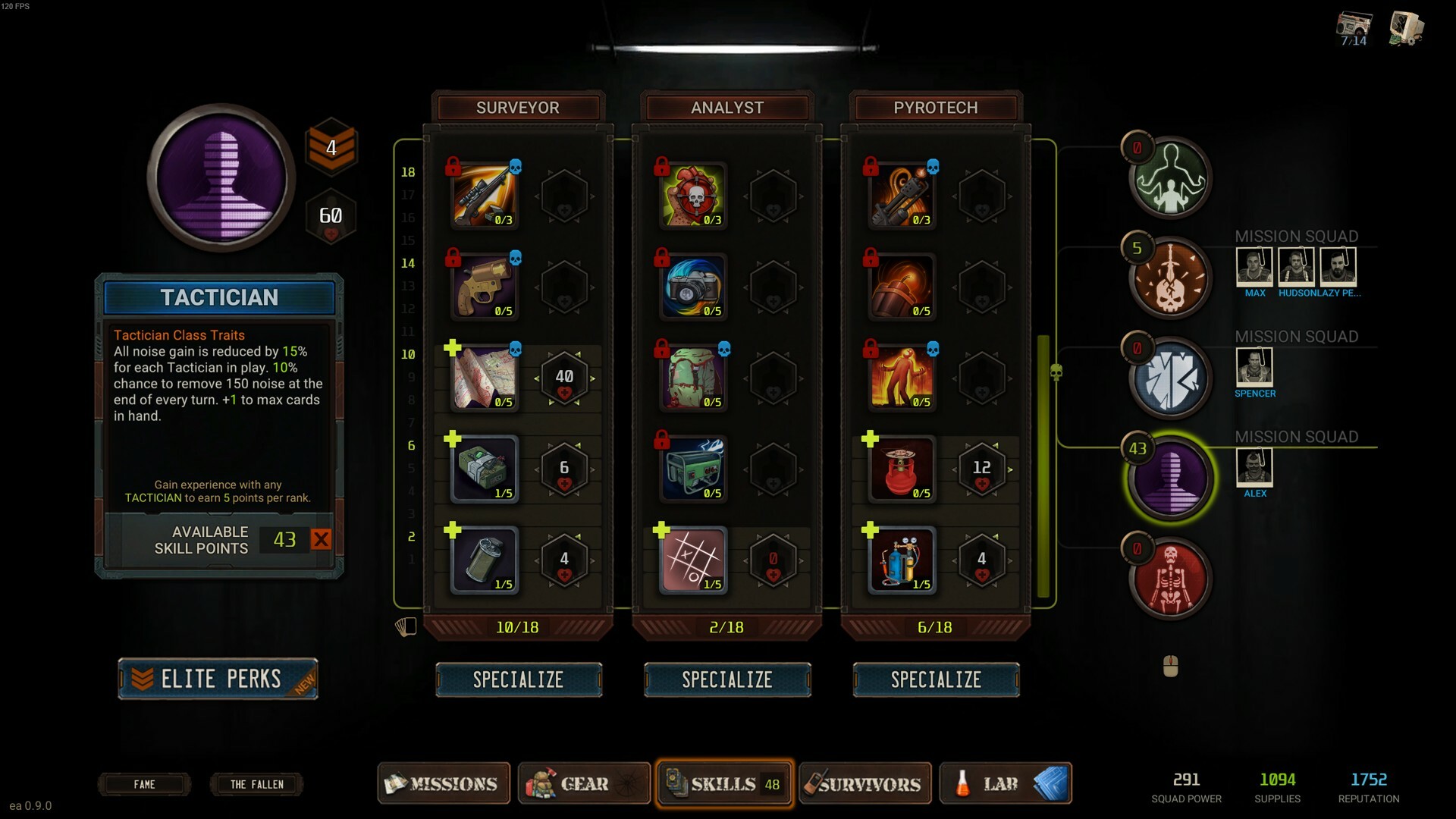The height and width of the screenshot is (819, 1456).
Task: Select the Skills tab
Action: tap(724, 783)
